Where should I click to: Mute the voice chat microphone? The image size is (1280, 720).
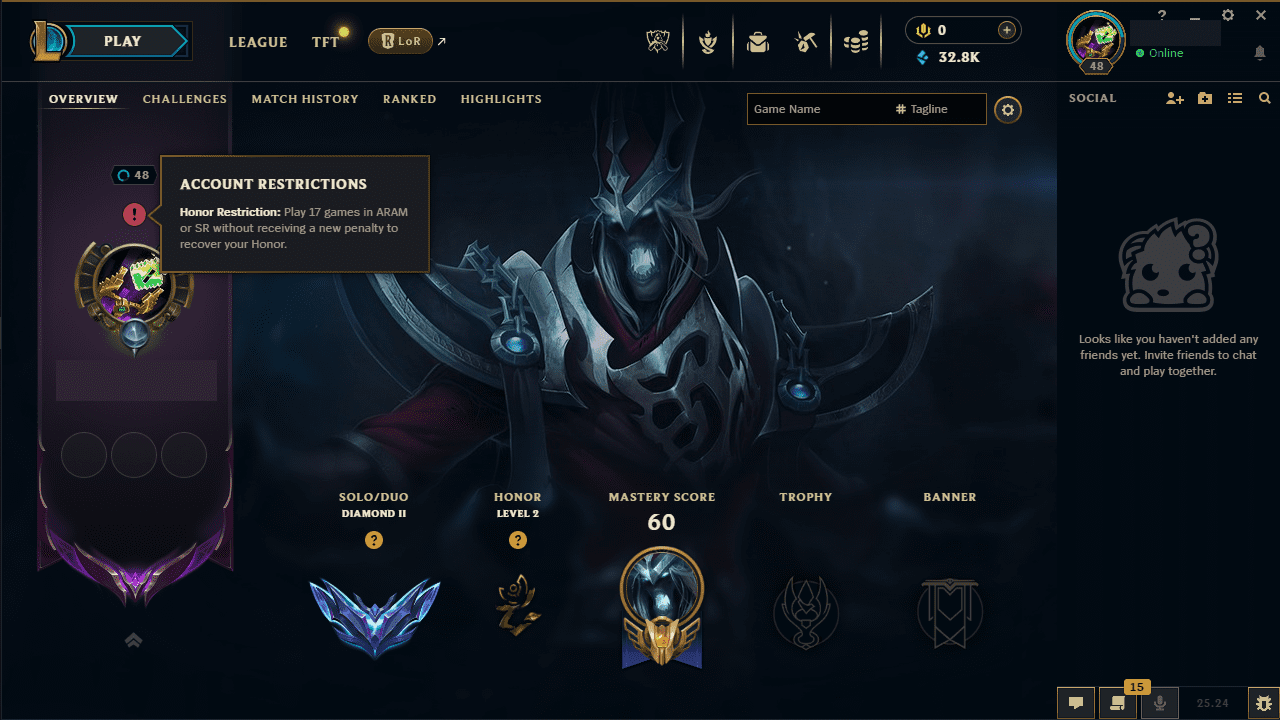point(1160,703)
